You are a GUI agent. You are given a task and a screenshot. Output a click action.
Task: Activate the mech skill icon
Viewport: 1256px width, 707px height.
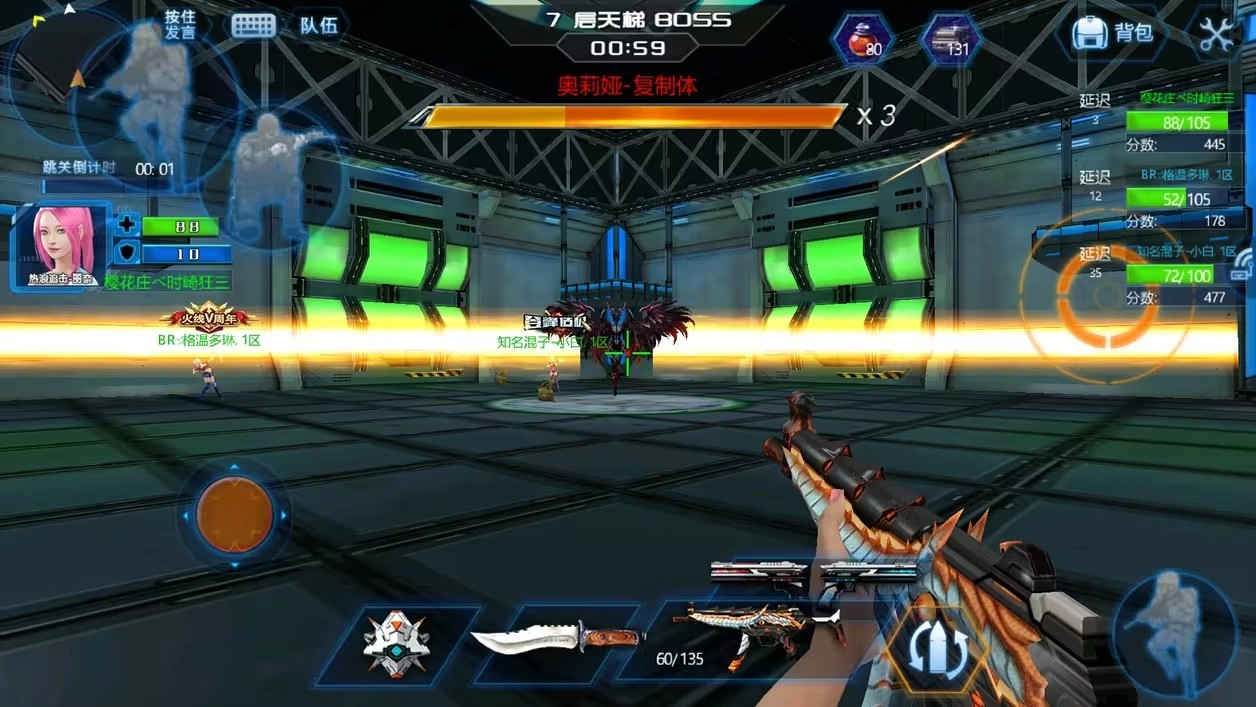coord(396,642)
